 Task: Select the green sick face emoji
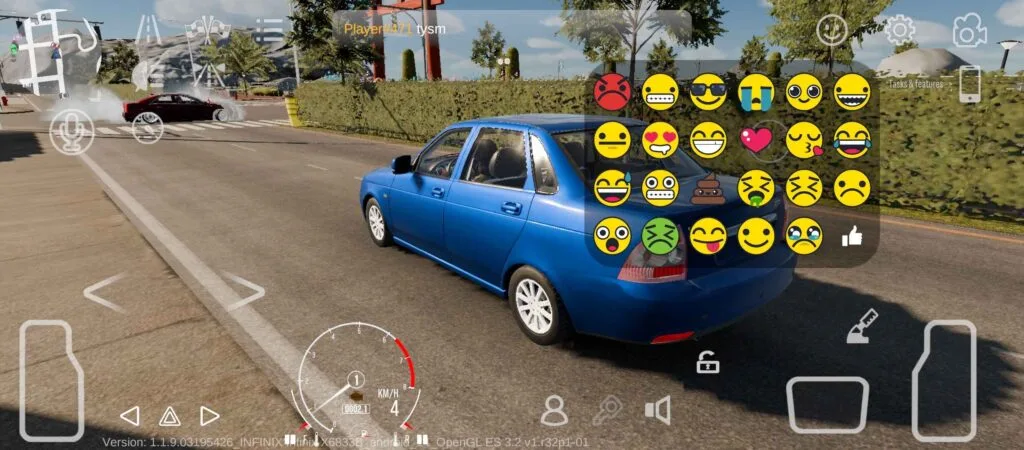[x=660, y=236]
